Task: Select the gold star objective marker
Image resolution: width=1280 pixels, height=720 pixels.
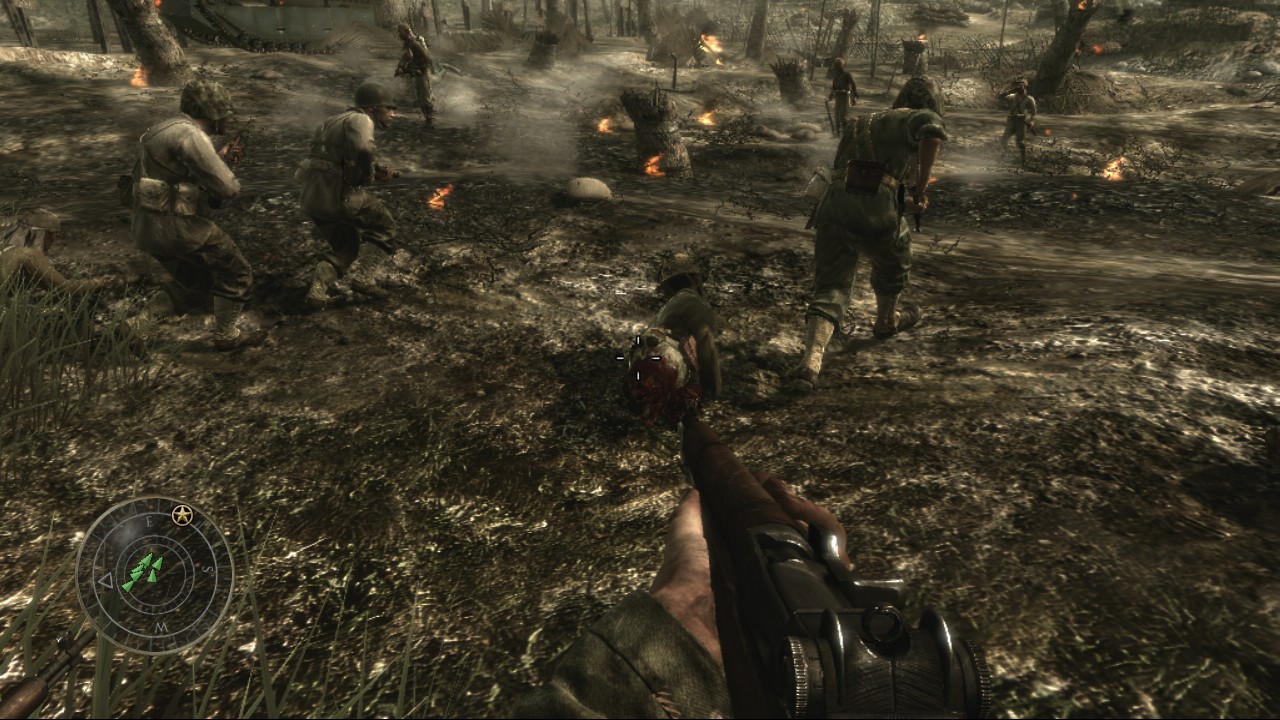Action: (181, 516)
